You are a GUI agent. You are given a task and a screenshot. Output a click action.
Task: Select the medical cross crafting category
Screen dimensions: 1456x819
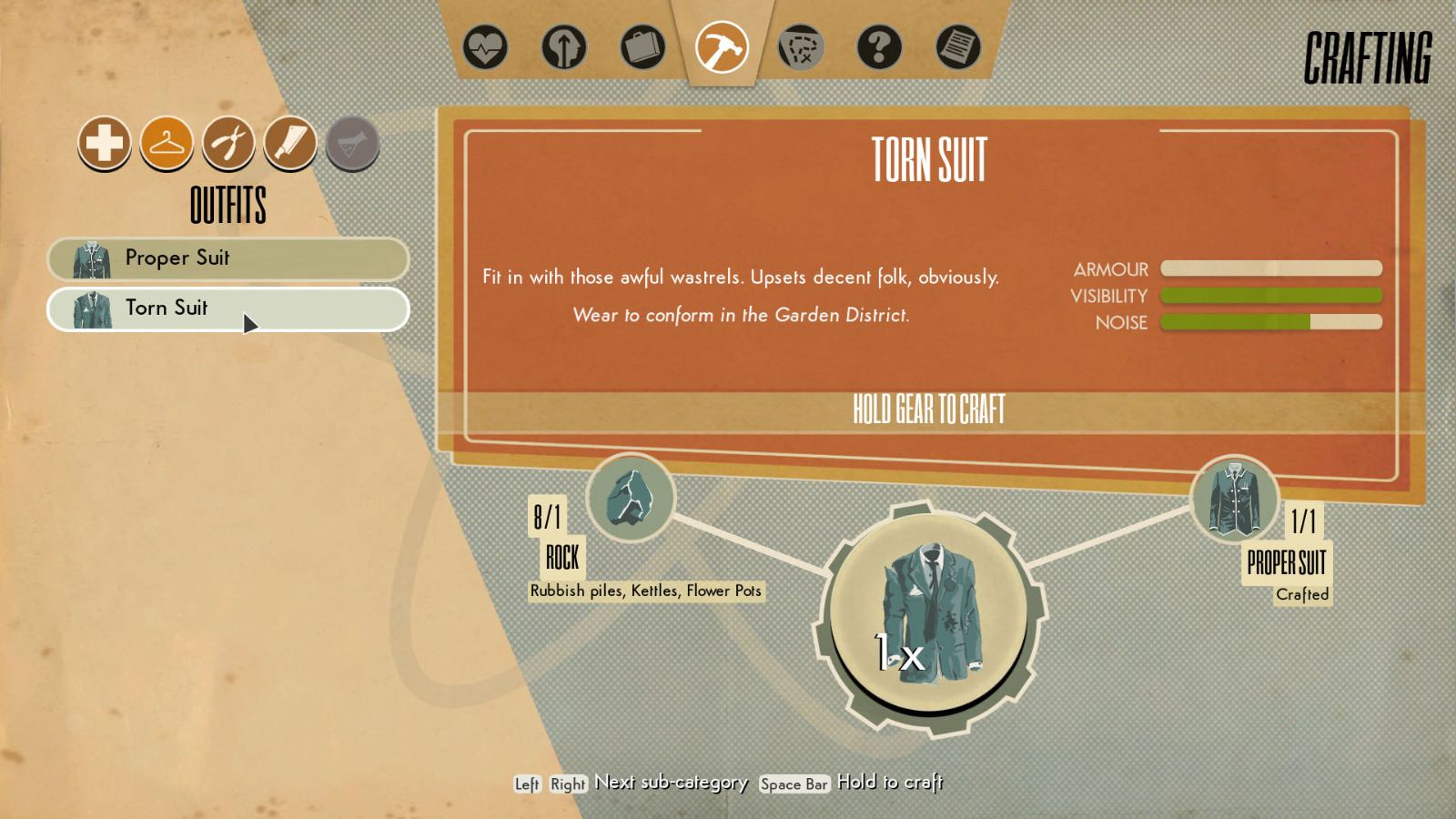click(105, 144)
